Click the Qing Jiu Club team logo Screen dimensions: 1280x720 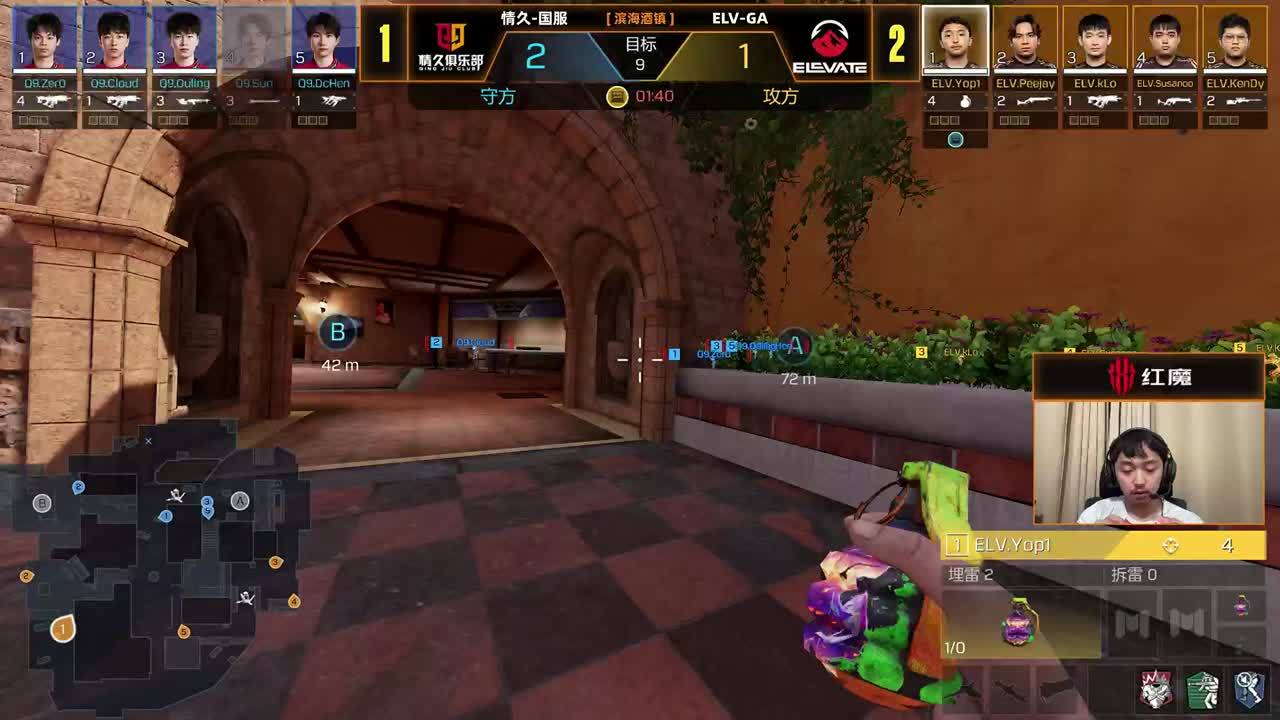pos(450,46)
